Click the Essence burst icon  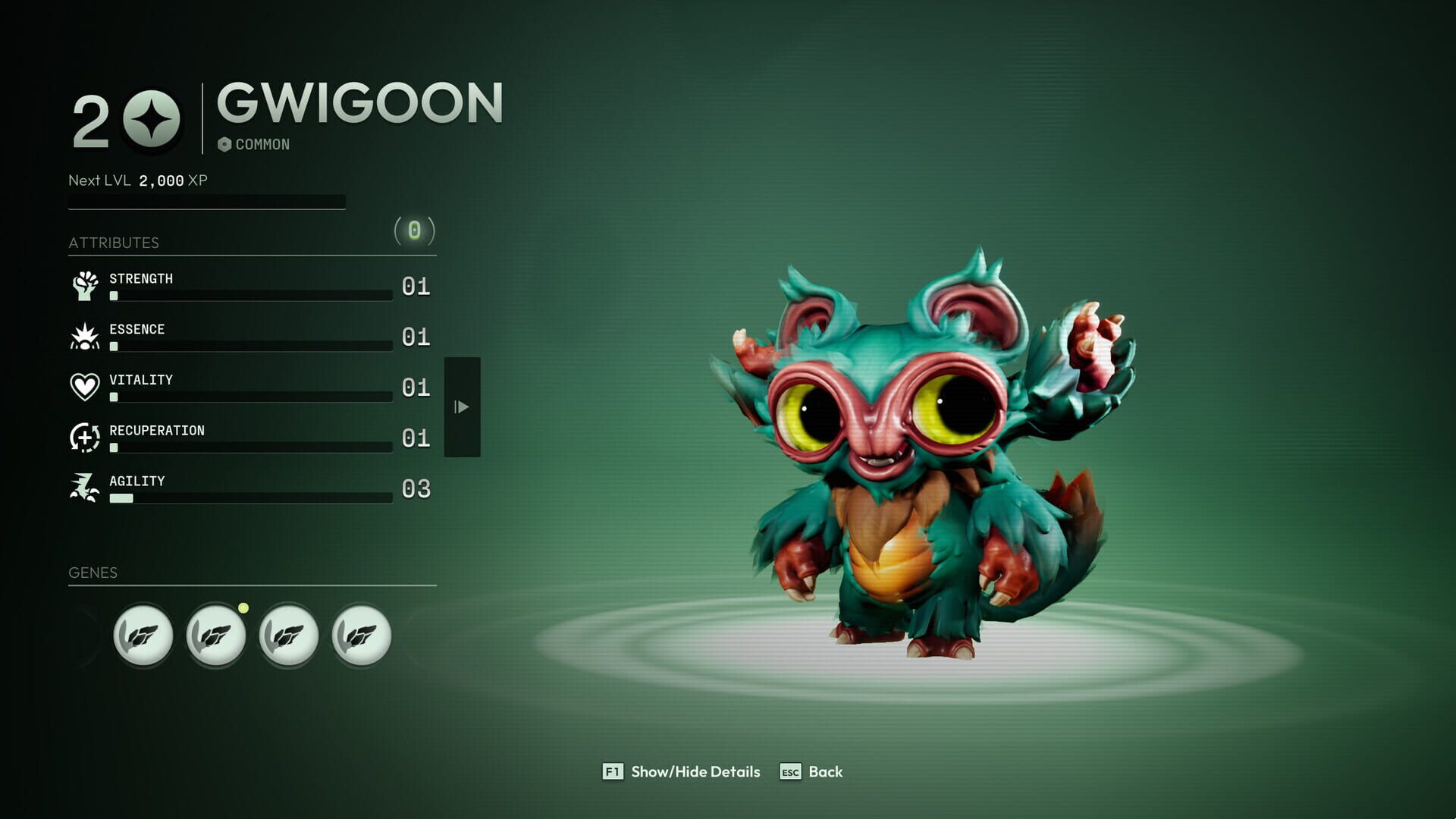pyautogui.click(x=86, y=337)
